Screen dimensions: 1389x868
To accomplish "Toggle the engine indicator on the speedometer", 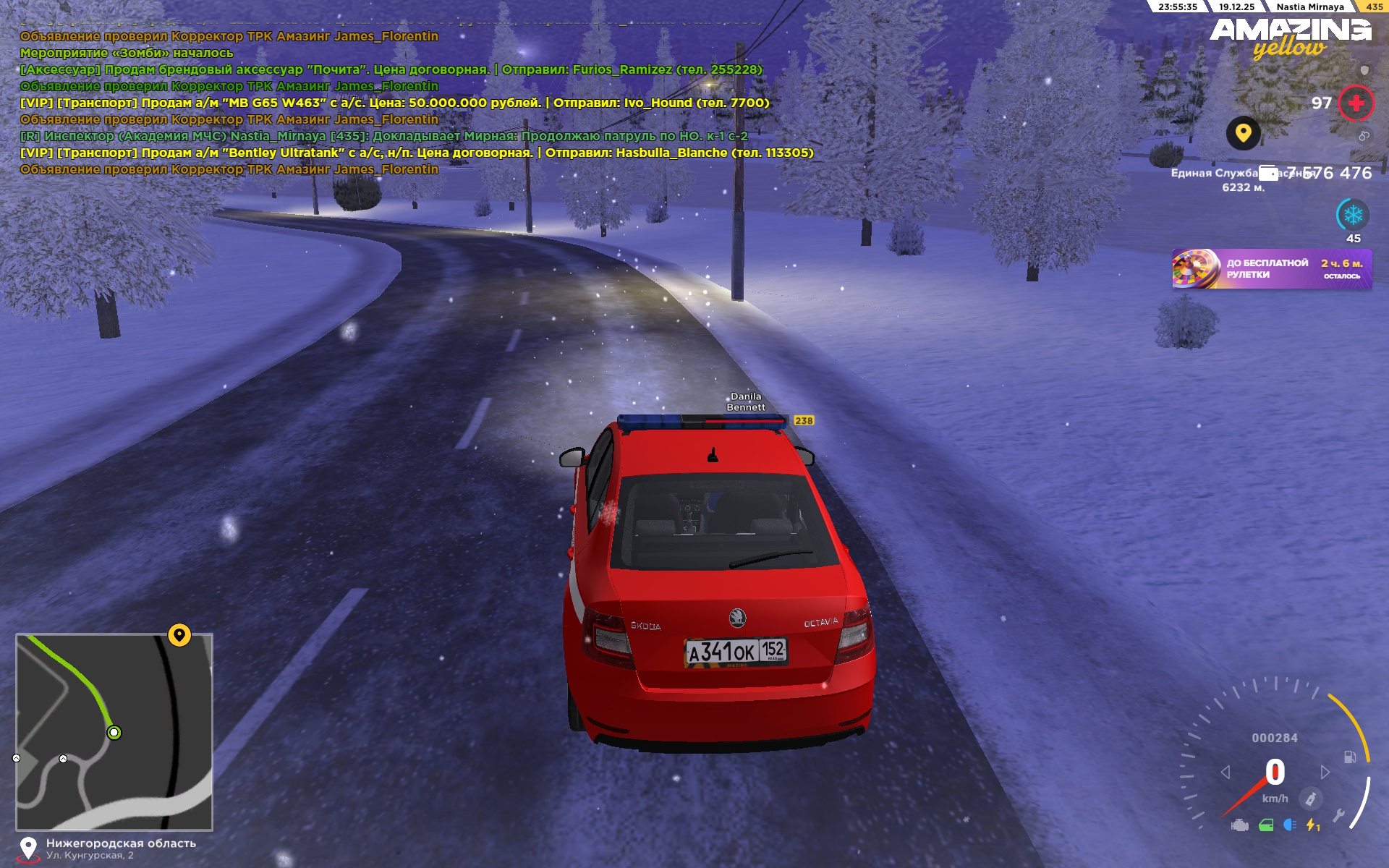I will pyautogui.click(x=1240, y=825).
